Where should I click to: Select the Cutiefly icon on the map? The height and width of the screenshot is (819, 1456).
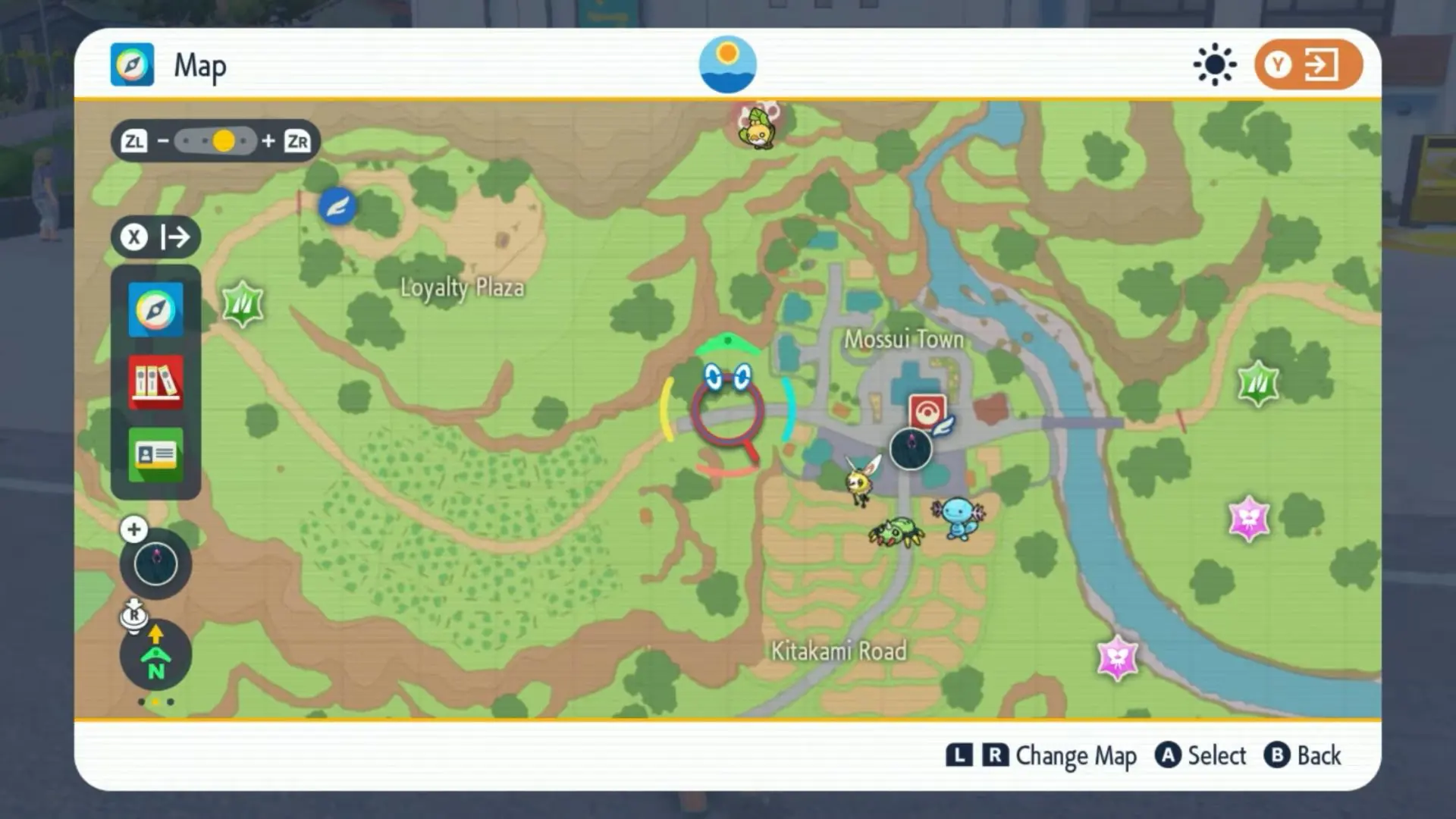tap(862, 479)
